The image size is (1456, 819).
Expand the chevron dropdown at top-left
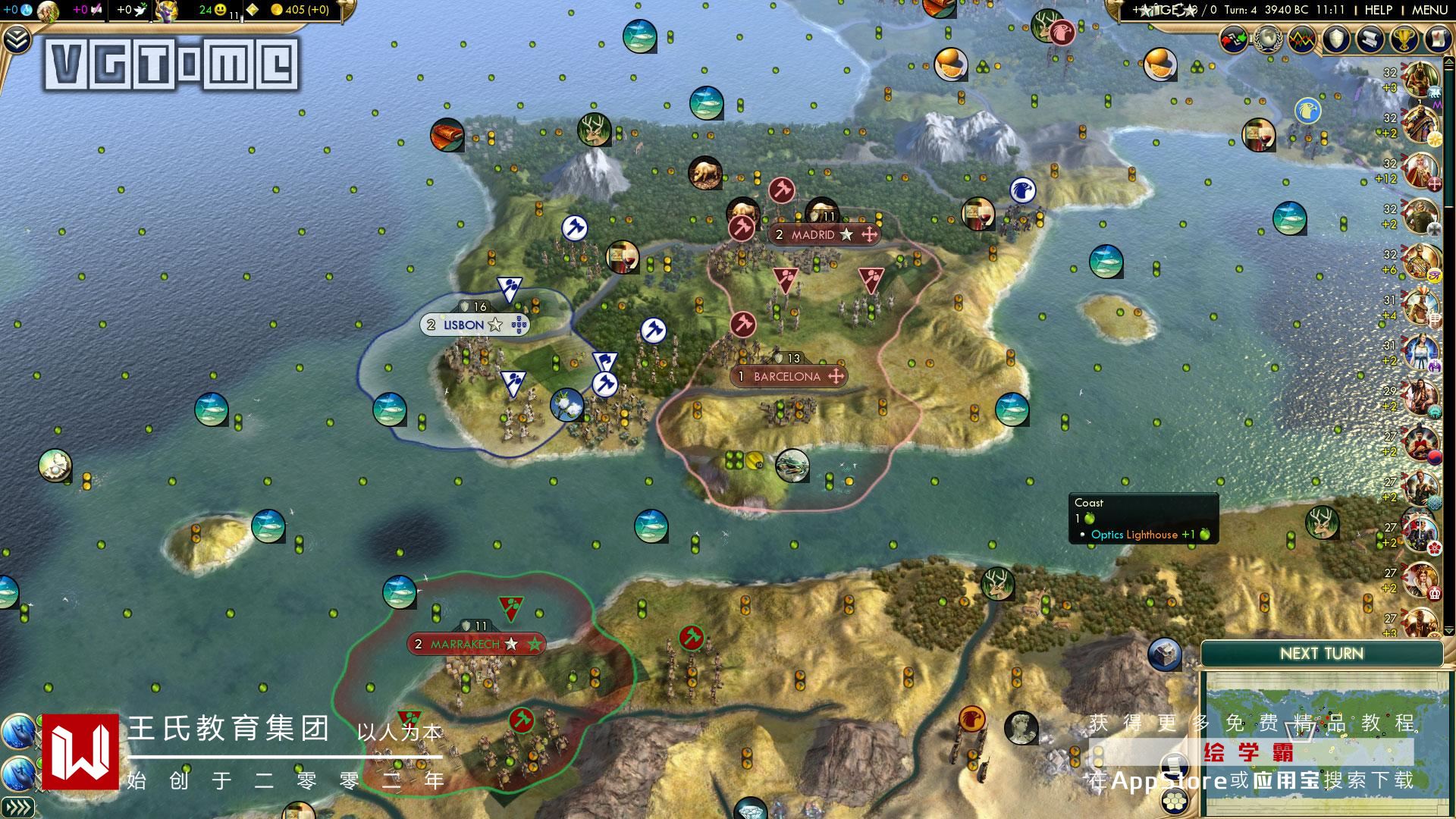point(15,39)
